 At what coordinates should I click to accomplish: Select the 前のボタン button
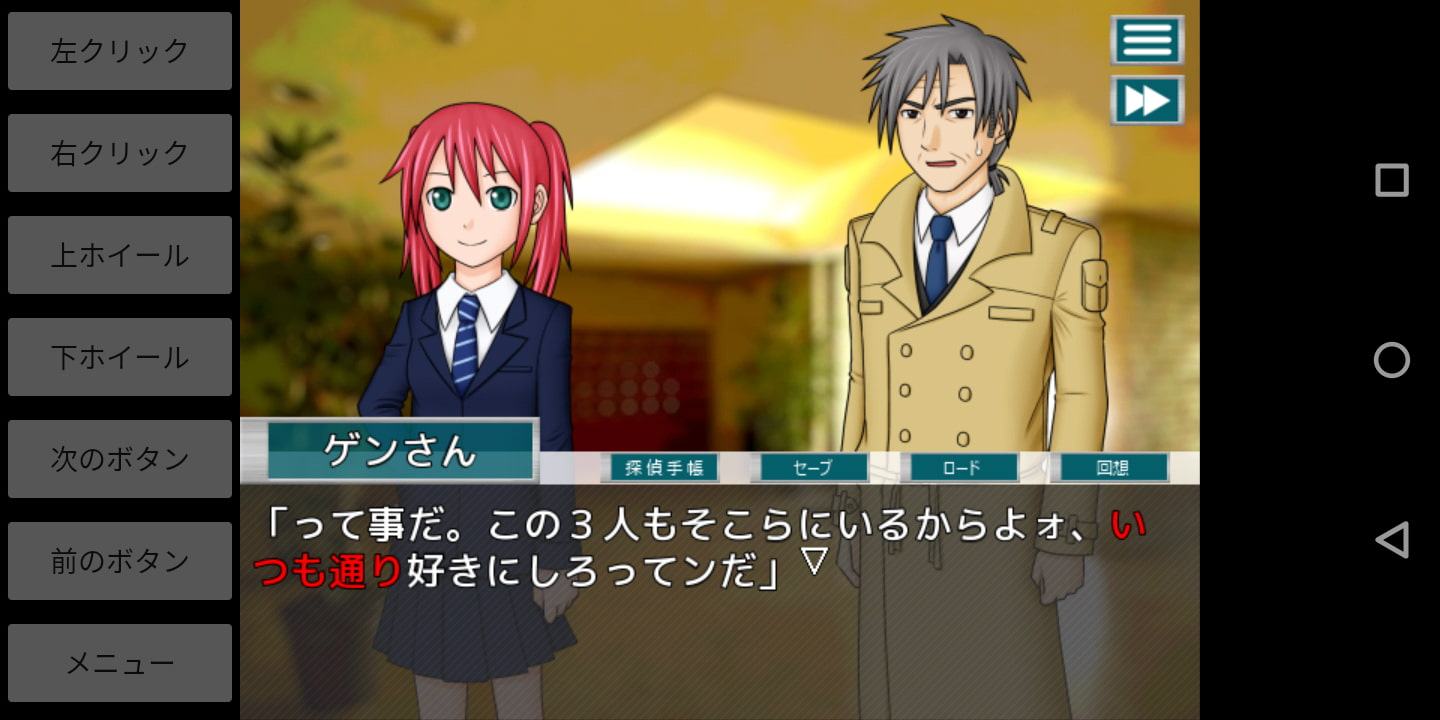click(x=120, y=561)
